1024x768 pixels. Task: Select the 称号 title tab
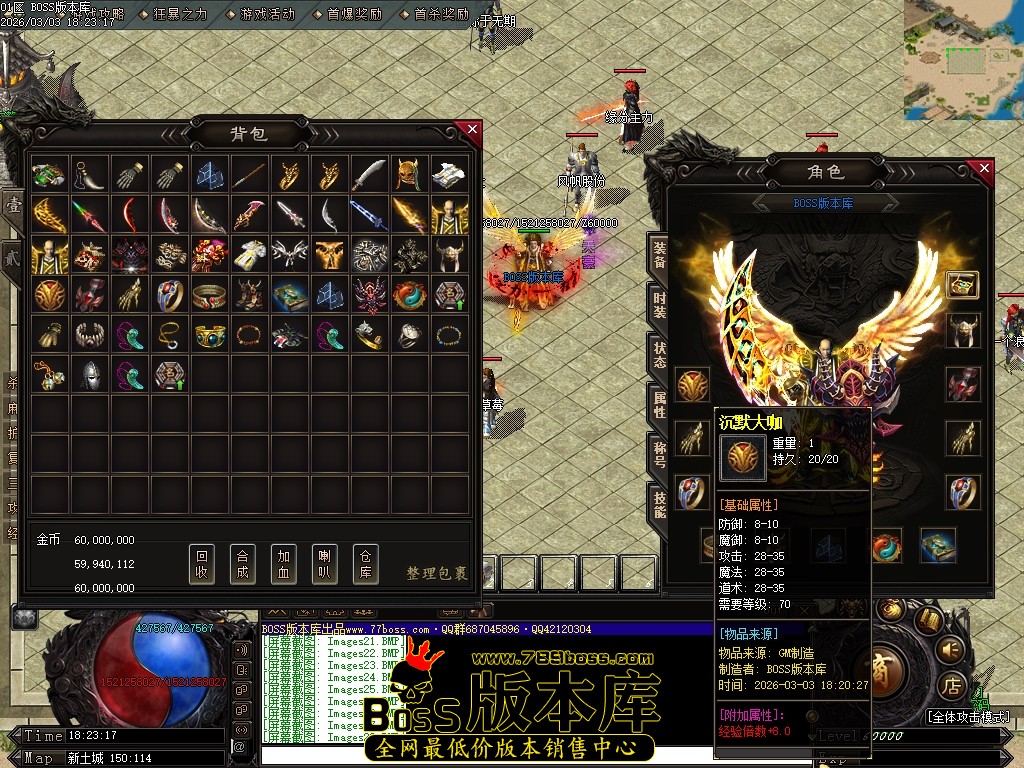(x=660, y=453)
